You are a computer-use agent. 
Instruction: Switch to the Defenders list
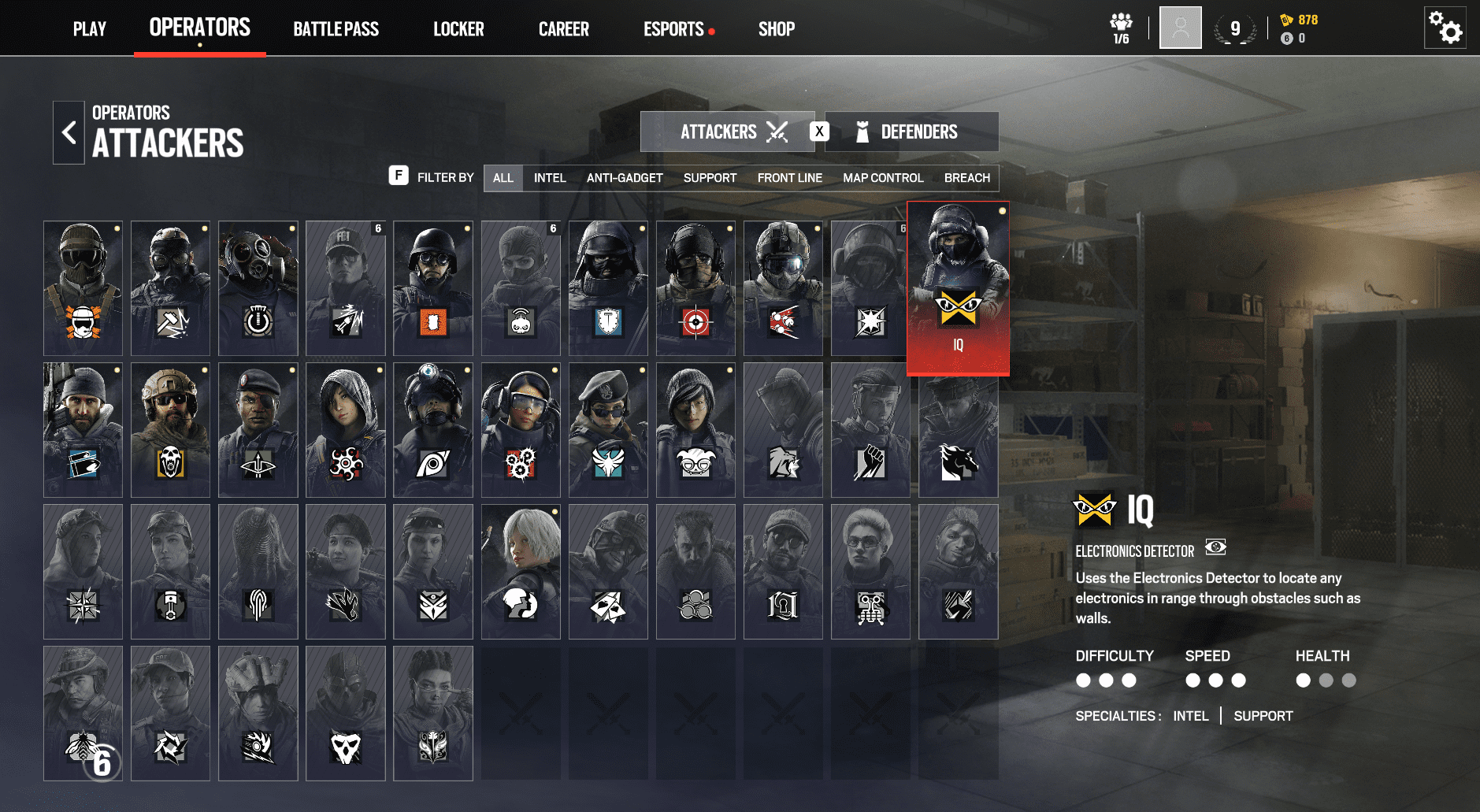912,132
